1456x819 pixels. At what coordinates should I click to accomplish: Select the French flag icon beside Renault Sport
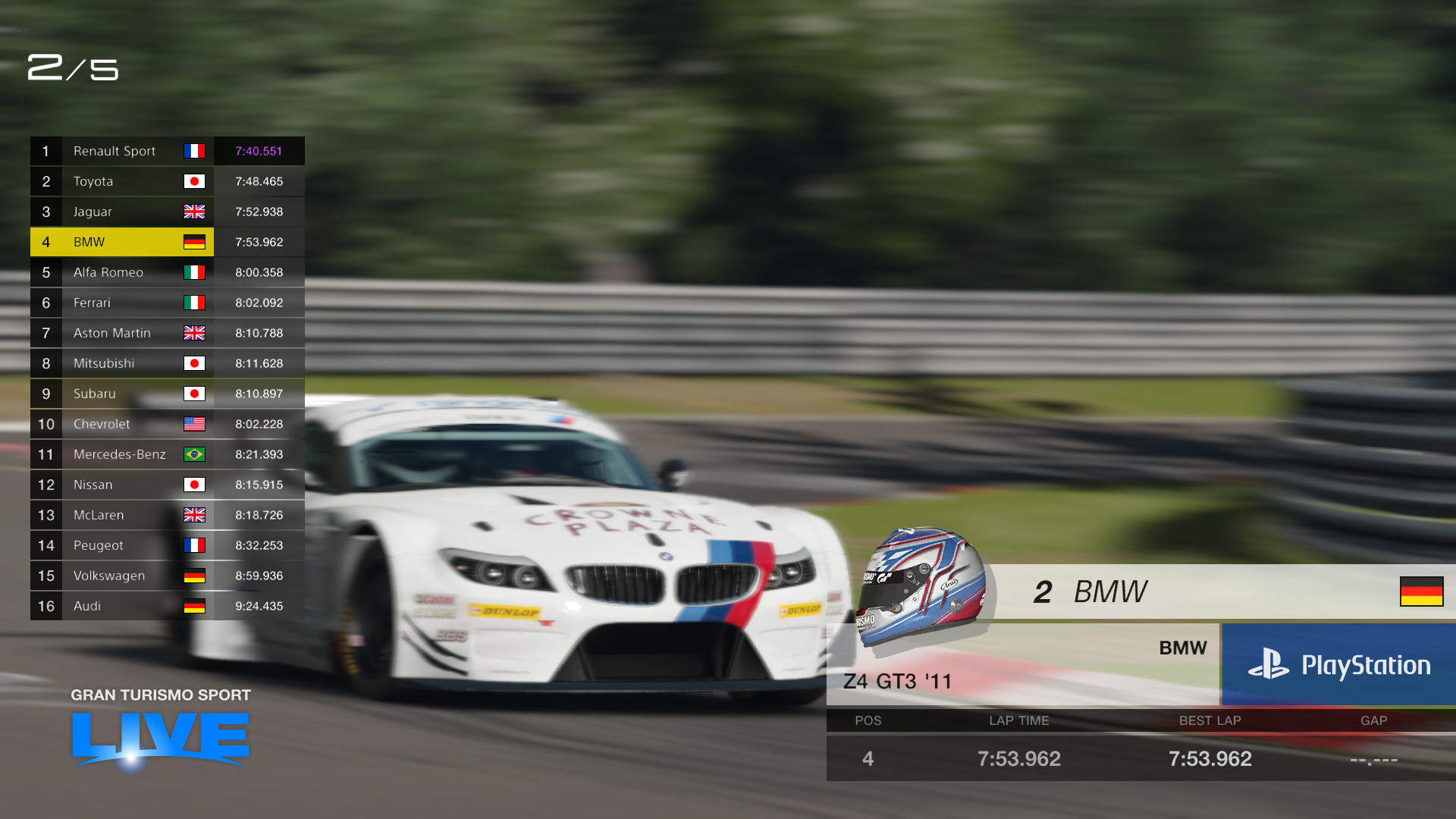(x=196, y=151)
